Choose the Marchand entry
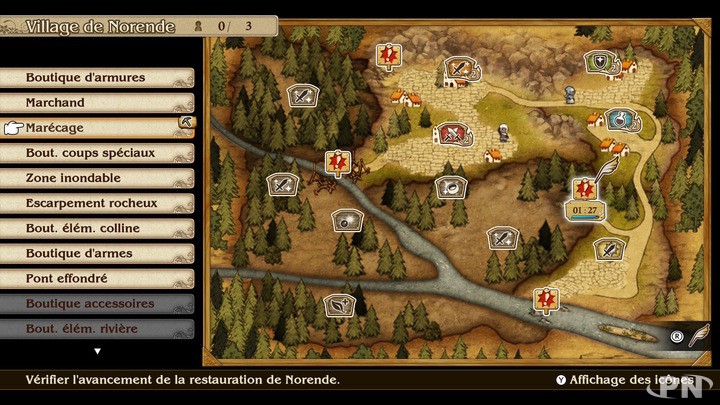This screenshot has height=405, width=720. tap(97, 103)
